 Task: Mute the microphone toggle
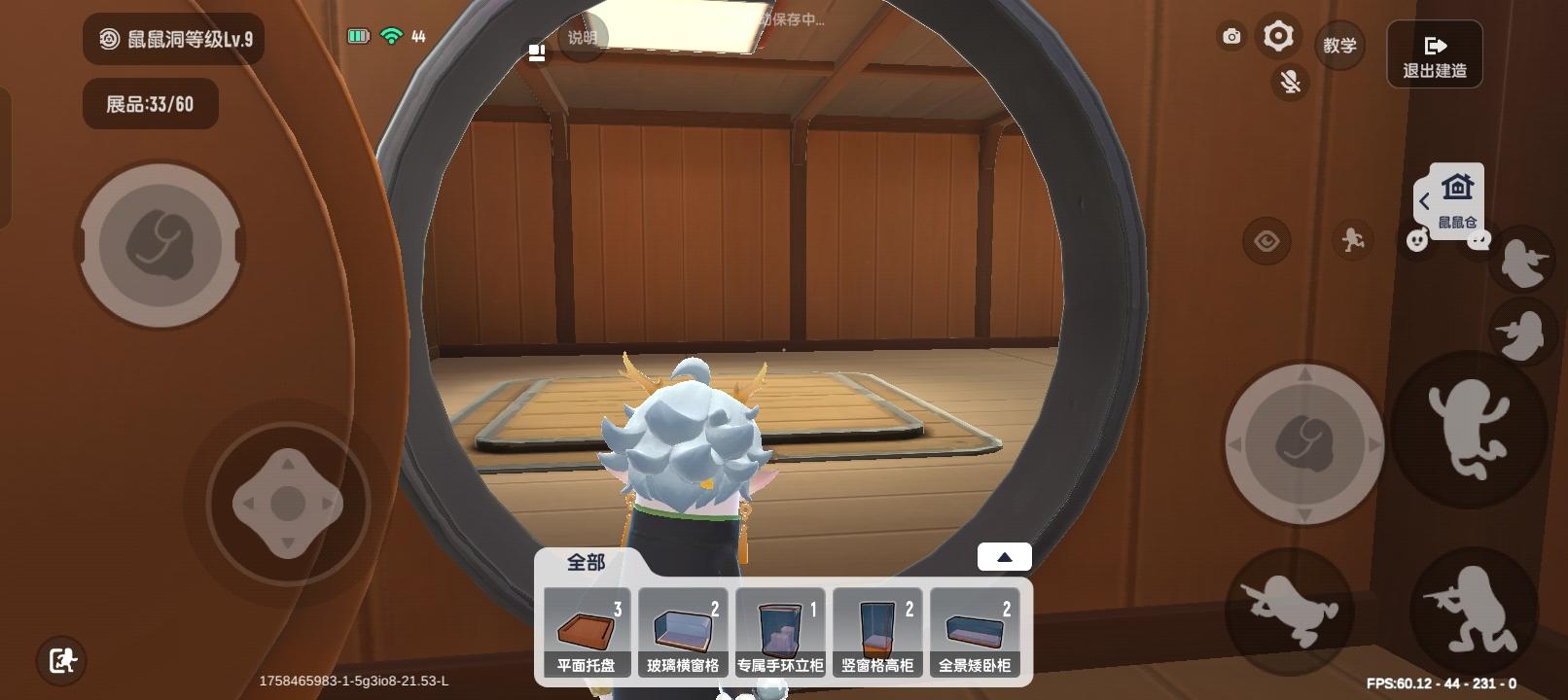[x=1290, y=82]
